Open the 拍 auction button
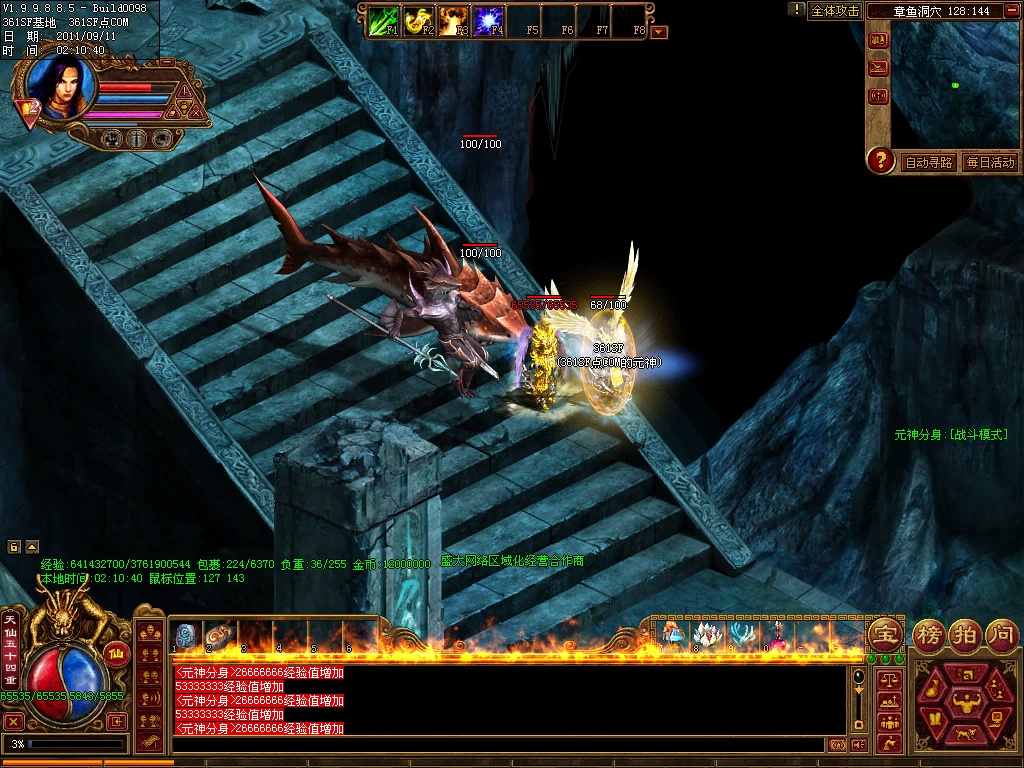Viewport: 1024px width, 768px height. tap(964, 633)
